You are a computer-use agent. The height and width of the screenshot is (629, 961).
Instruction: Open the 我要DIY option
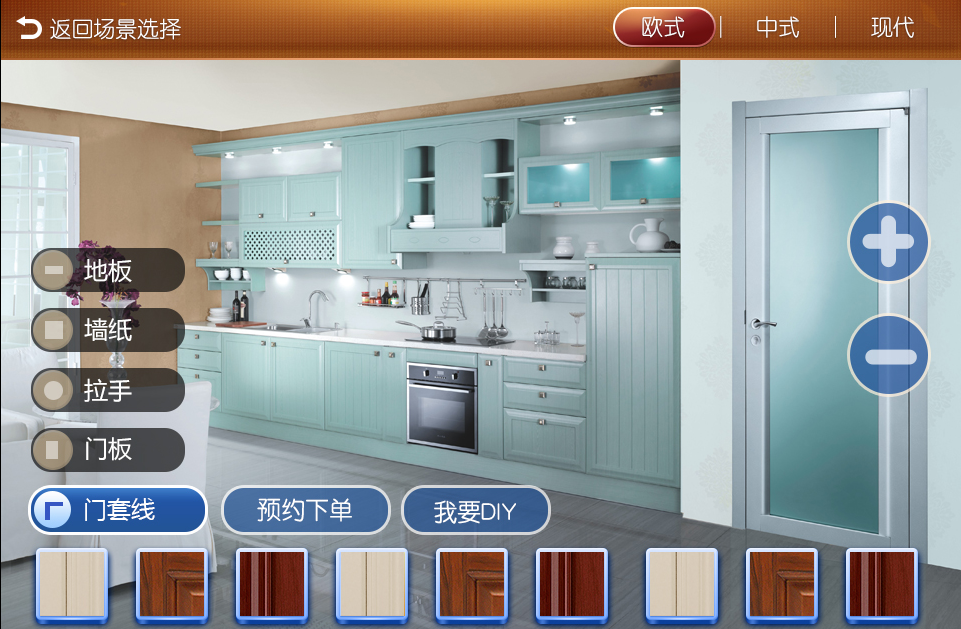pos(475,511)
